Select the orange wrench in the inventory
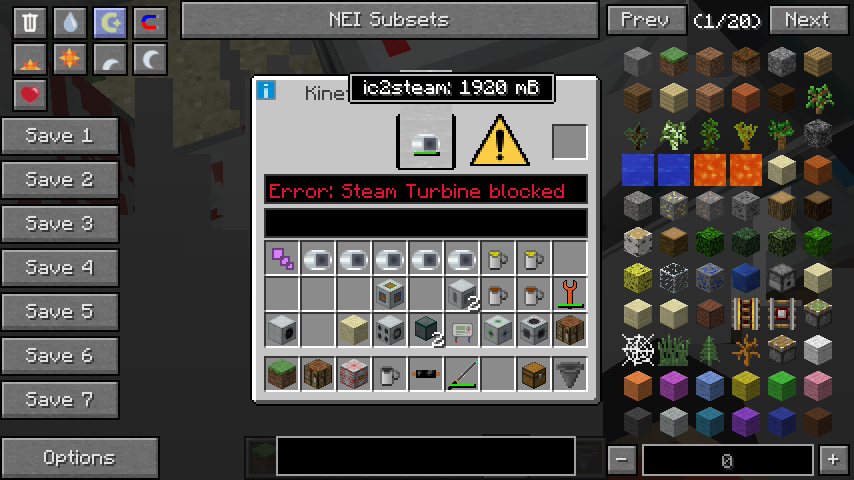The width and height of the screenshot is (854, 480). tap(569, 293)
